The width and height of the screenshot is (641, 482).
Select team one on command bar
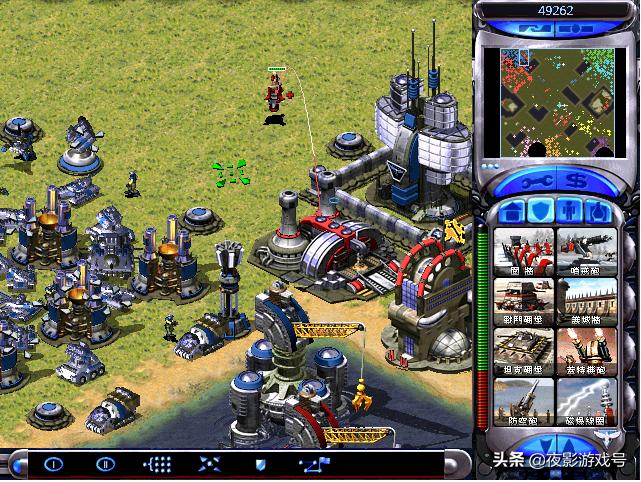point(53,464)
